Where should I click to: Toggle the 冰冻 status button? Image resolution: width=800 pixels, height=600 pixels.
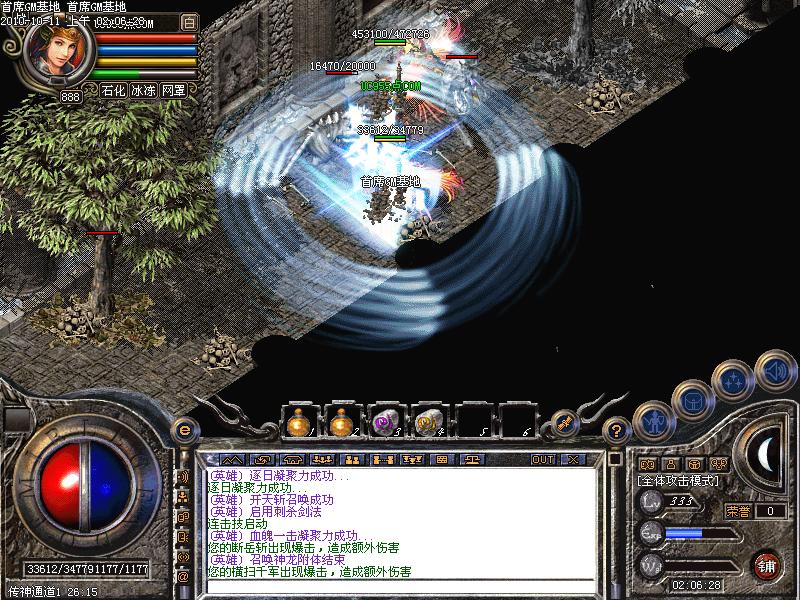tap(143, 90)
